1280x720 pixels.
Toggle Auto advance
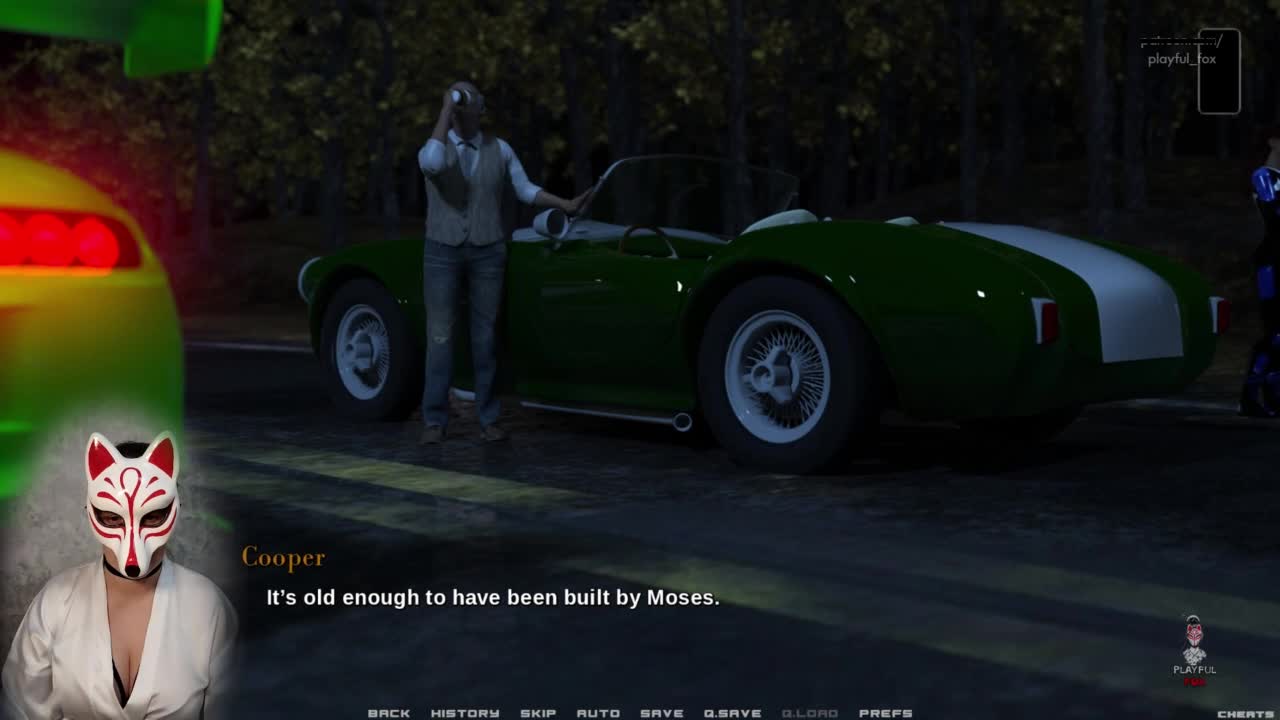click(x=598, y=713)
